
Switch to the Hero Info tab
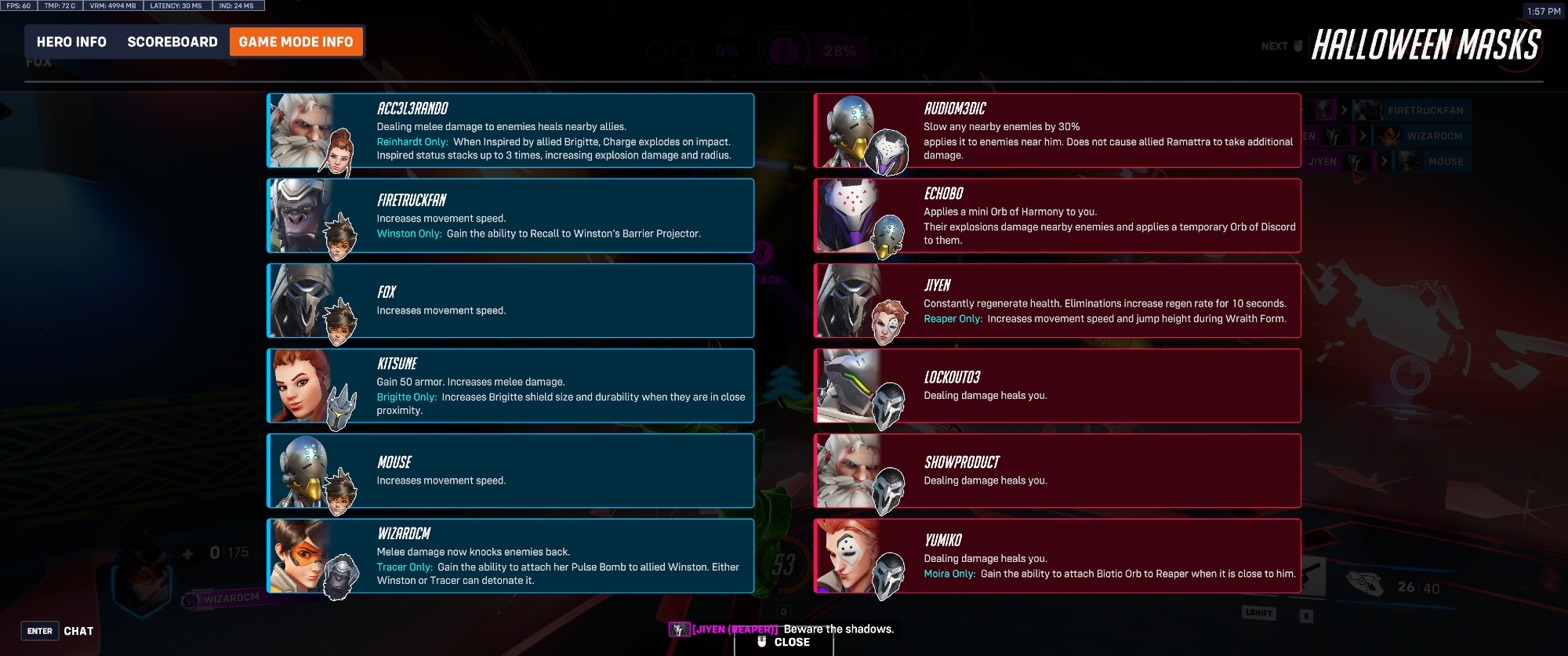coord(71,42)
